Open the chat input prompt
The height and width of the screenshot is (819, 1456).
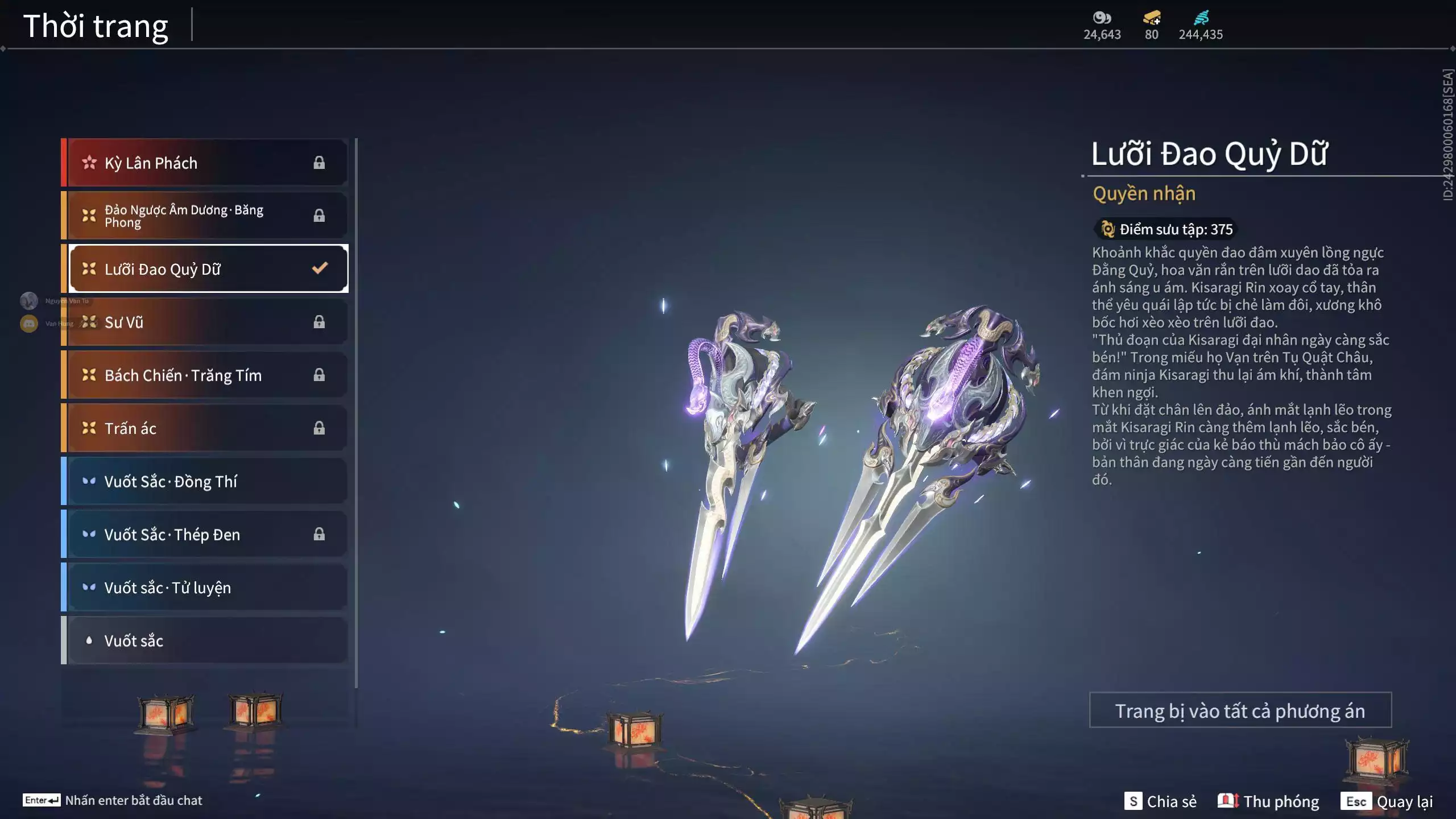[x=113, y=800]
